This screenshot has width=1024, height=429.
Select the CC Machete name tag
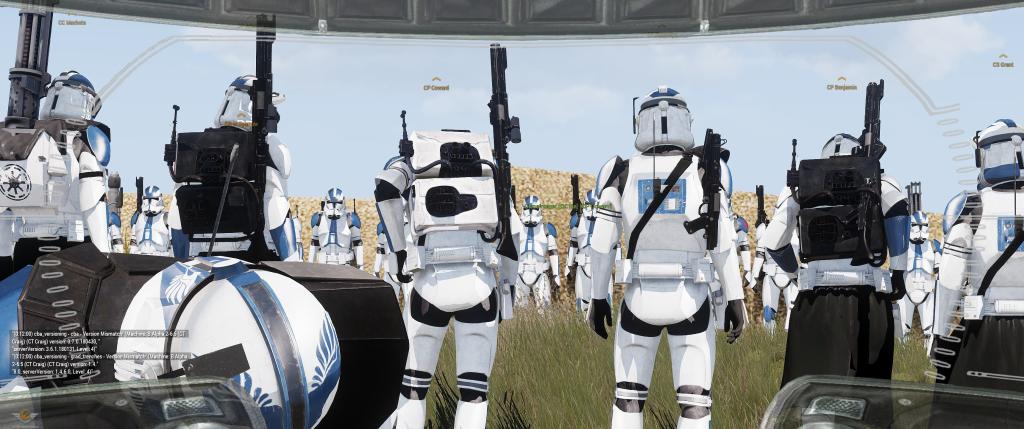(72, 22)
